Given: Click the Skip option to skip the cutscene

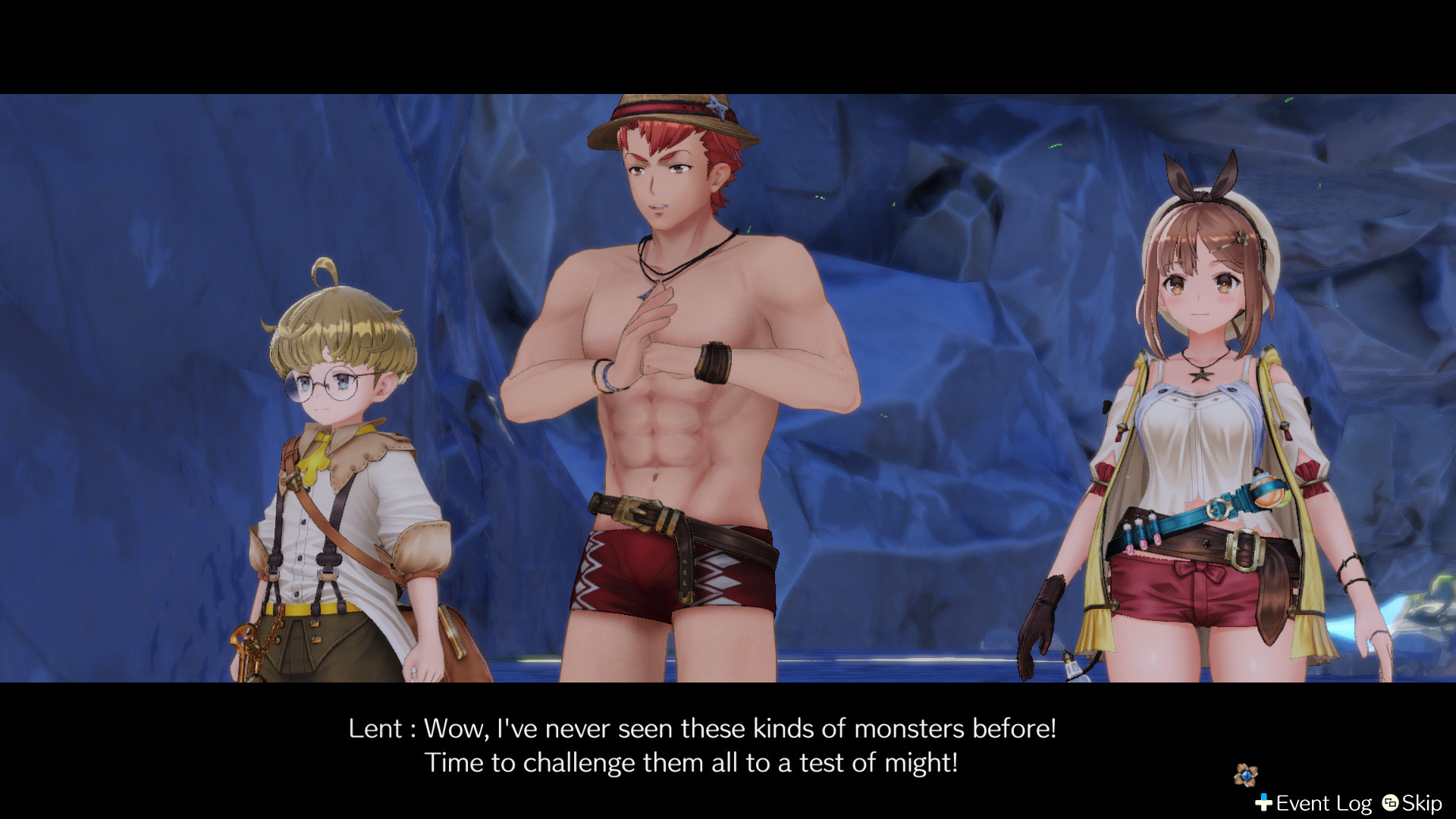Looking at the screenshot, I should click(1424, 802).
